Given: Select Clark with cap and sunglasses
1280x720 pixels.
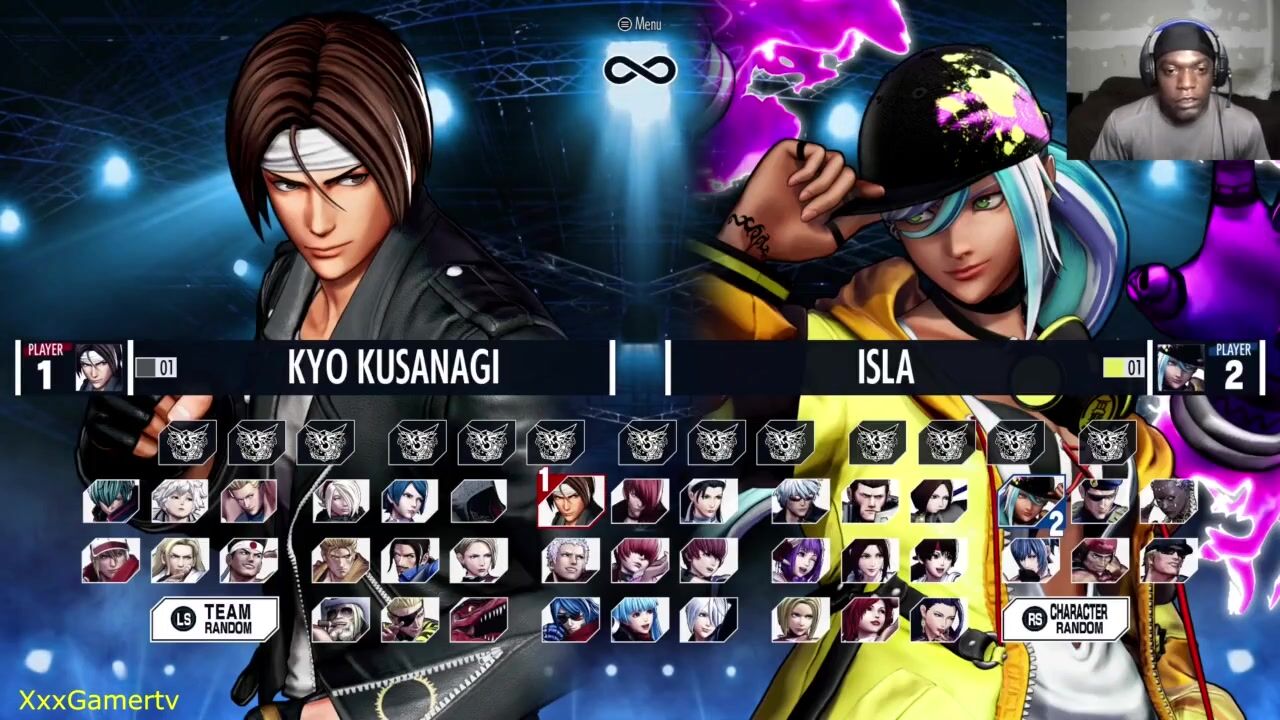Looking at the screenshot, I should [x=1169, y=560].
